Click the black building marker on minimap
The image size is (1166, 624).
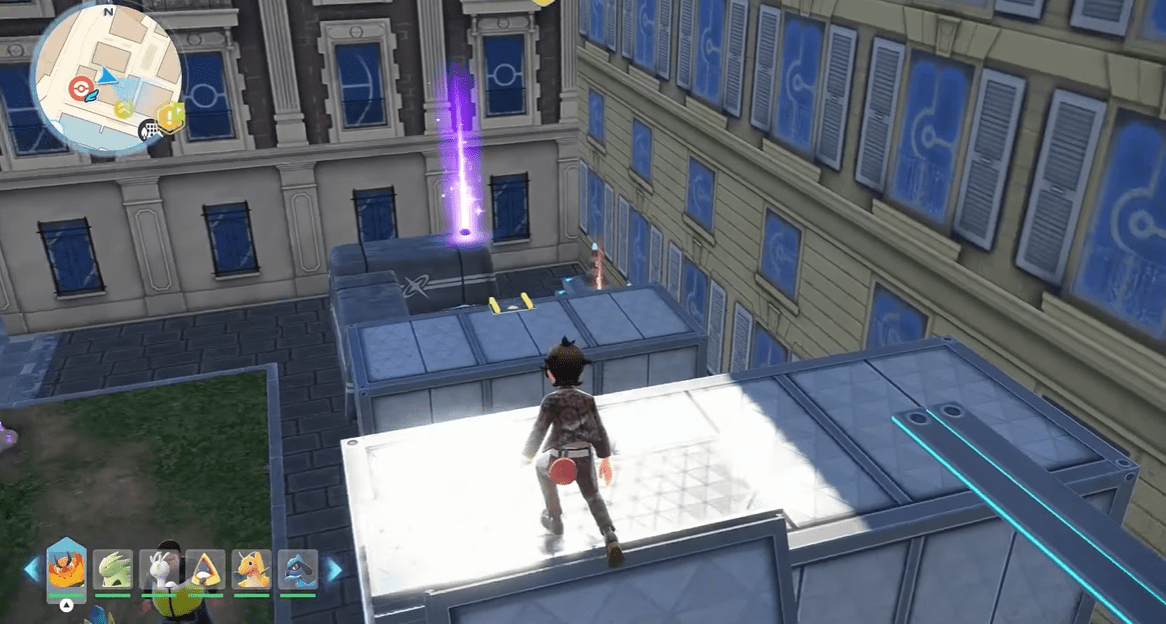(150, 129)
